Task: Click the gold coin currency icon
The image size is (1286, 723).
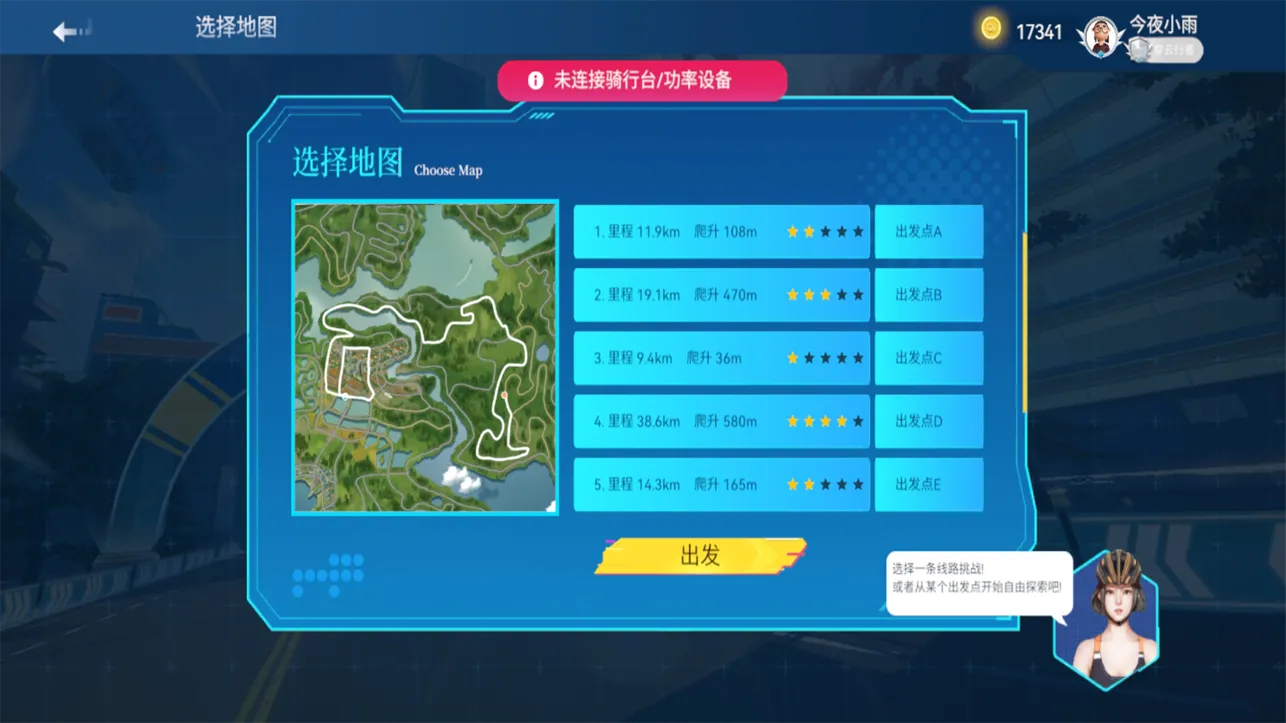Action: coord(990,28)
